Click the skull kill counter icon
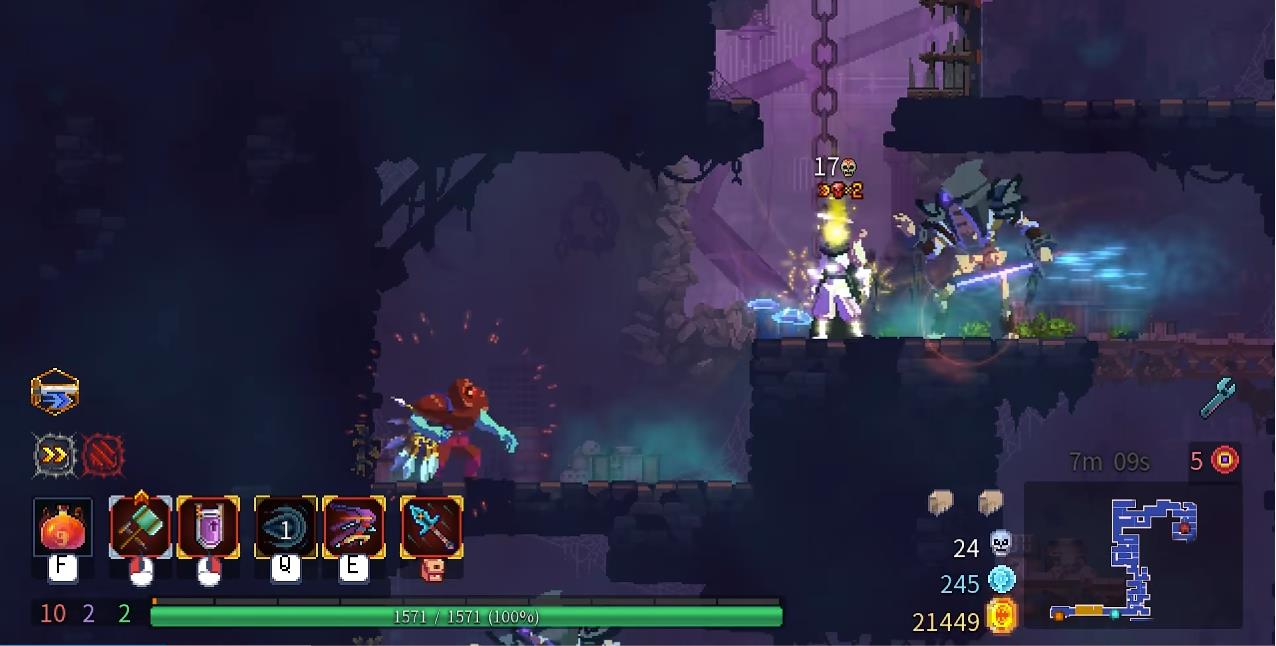1276x646 pixels. 1001,544
